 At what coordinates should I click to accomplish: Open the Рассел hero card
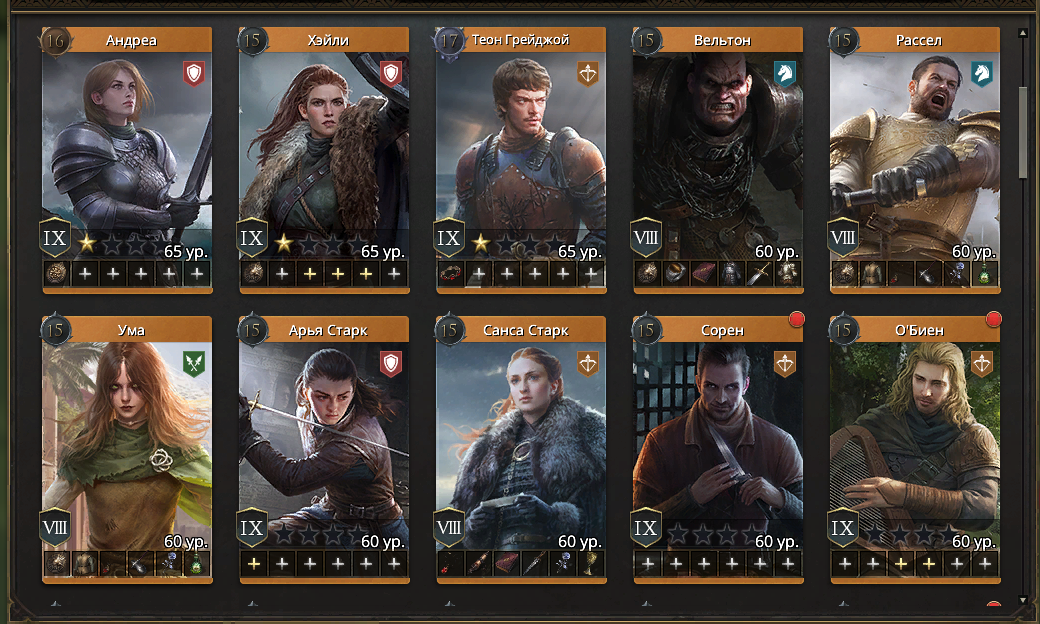point(915,150)
